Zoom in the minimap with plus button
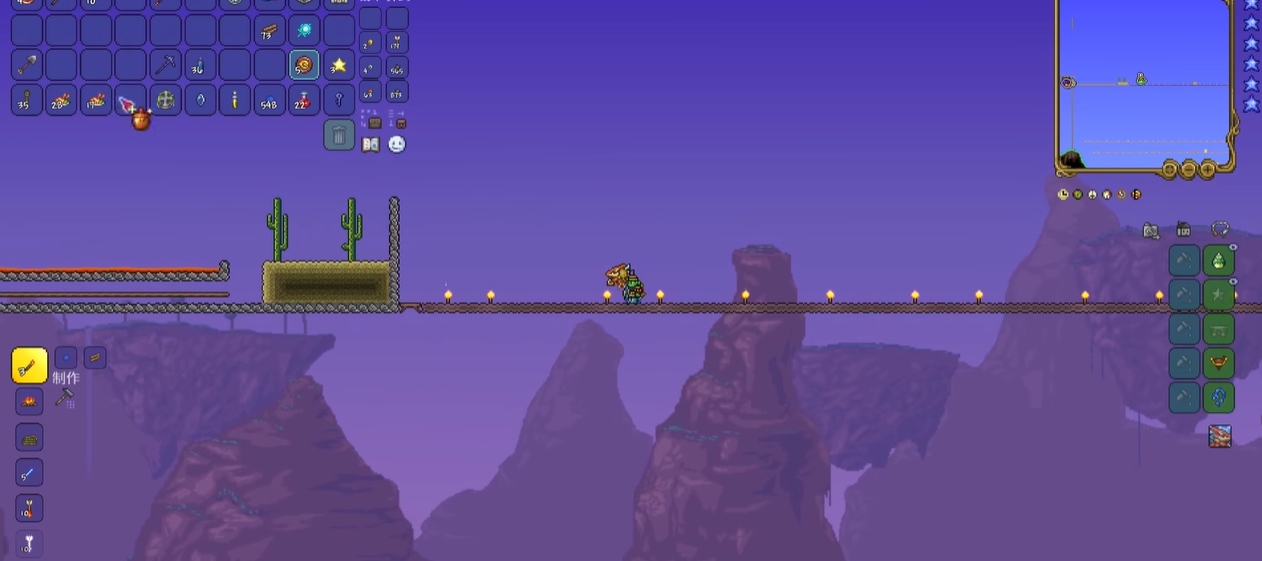The height and width of the screenshot is (561, 1262). [x=1208, y=169]
